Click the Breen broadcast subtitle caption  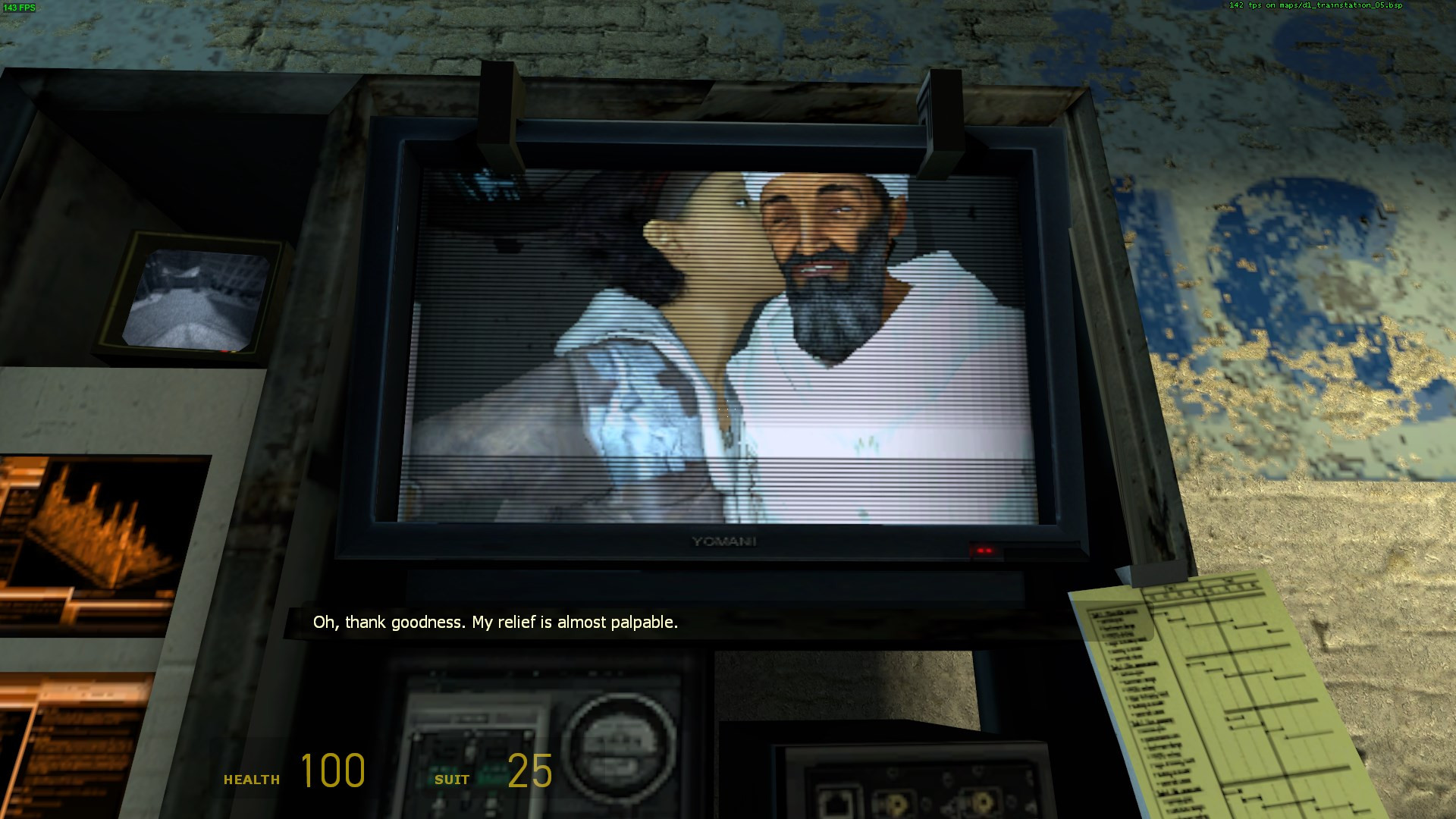tap(496, 623)
